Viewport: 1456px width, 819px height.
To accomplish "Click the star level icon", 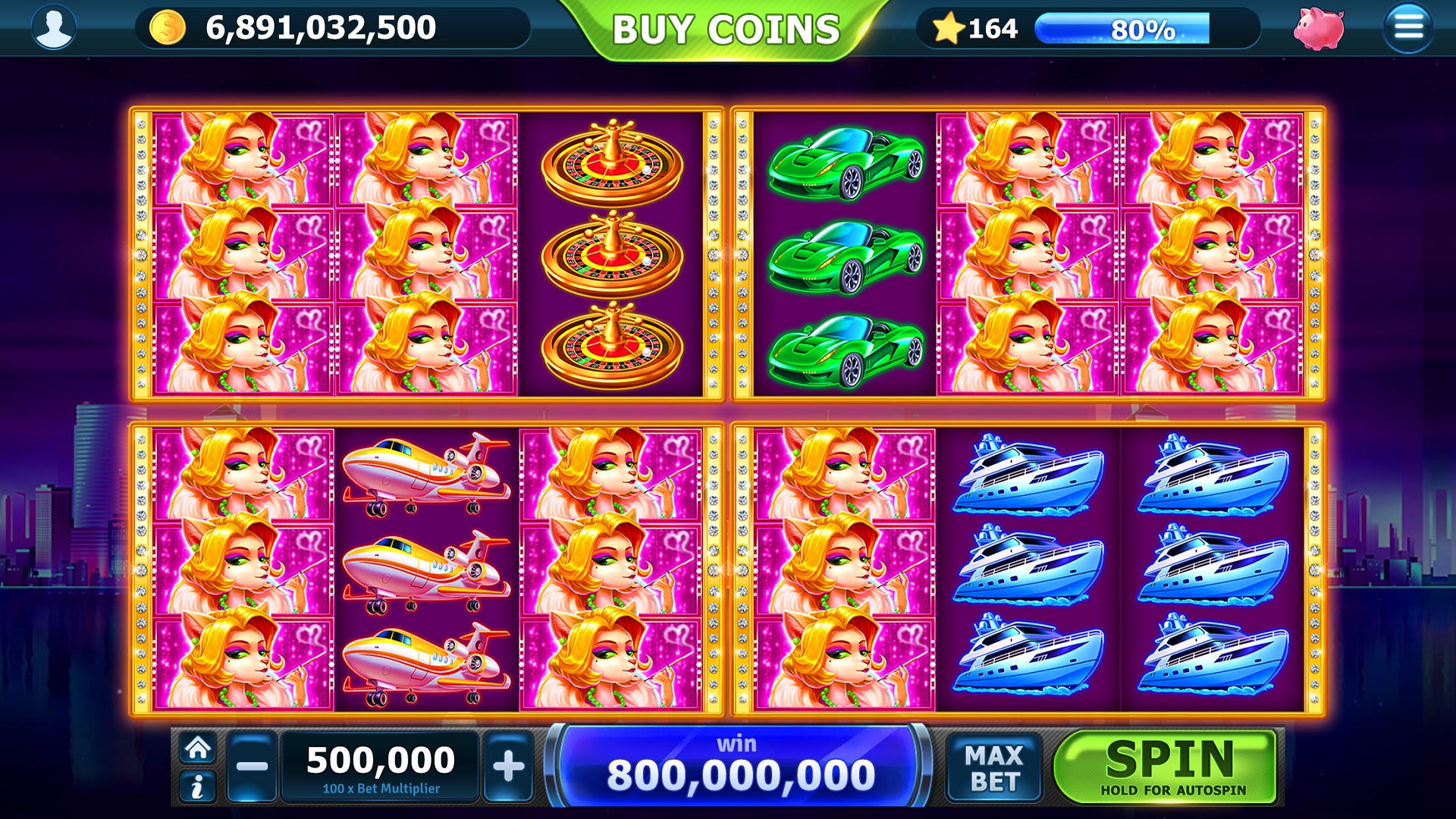I will tap(950, 28).
